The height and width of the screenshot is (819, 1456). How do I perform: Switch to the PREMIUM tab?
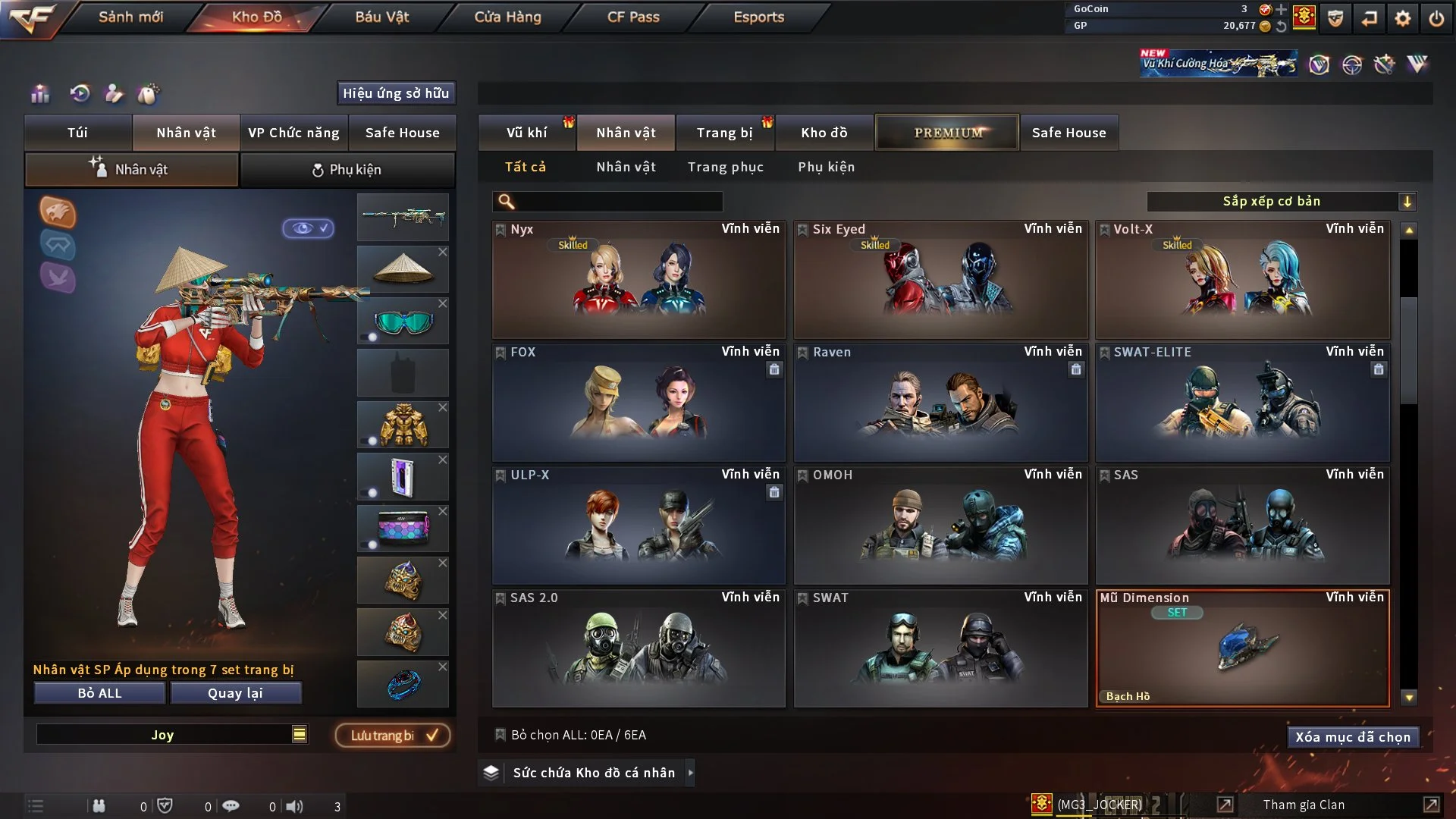[x=947, y=133]
